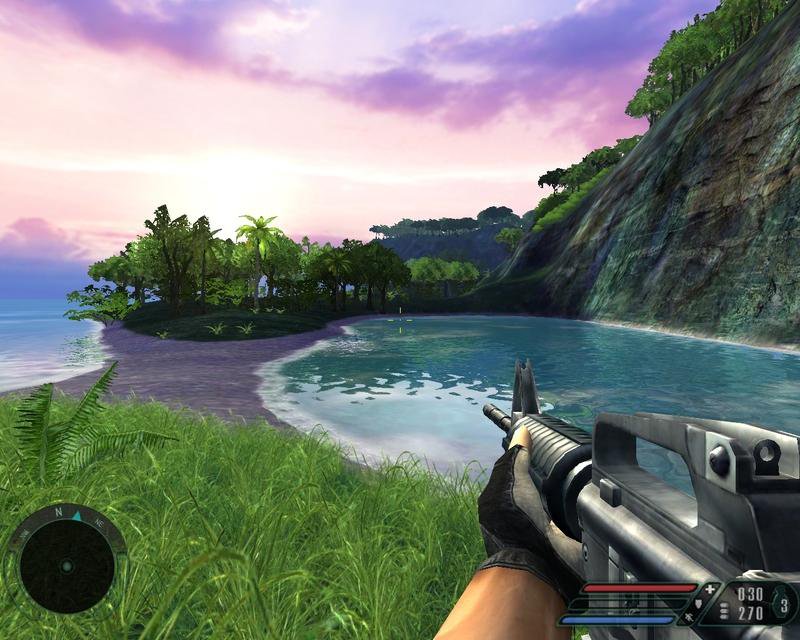The width and height of the screenshot is (800, 640).
Task: Click the N heading on compass ring
Action: [x=59, y=512]
